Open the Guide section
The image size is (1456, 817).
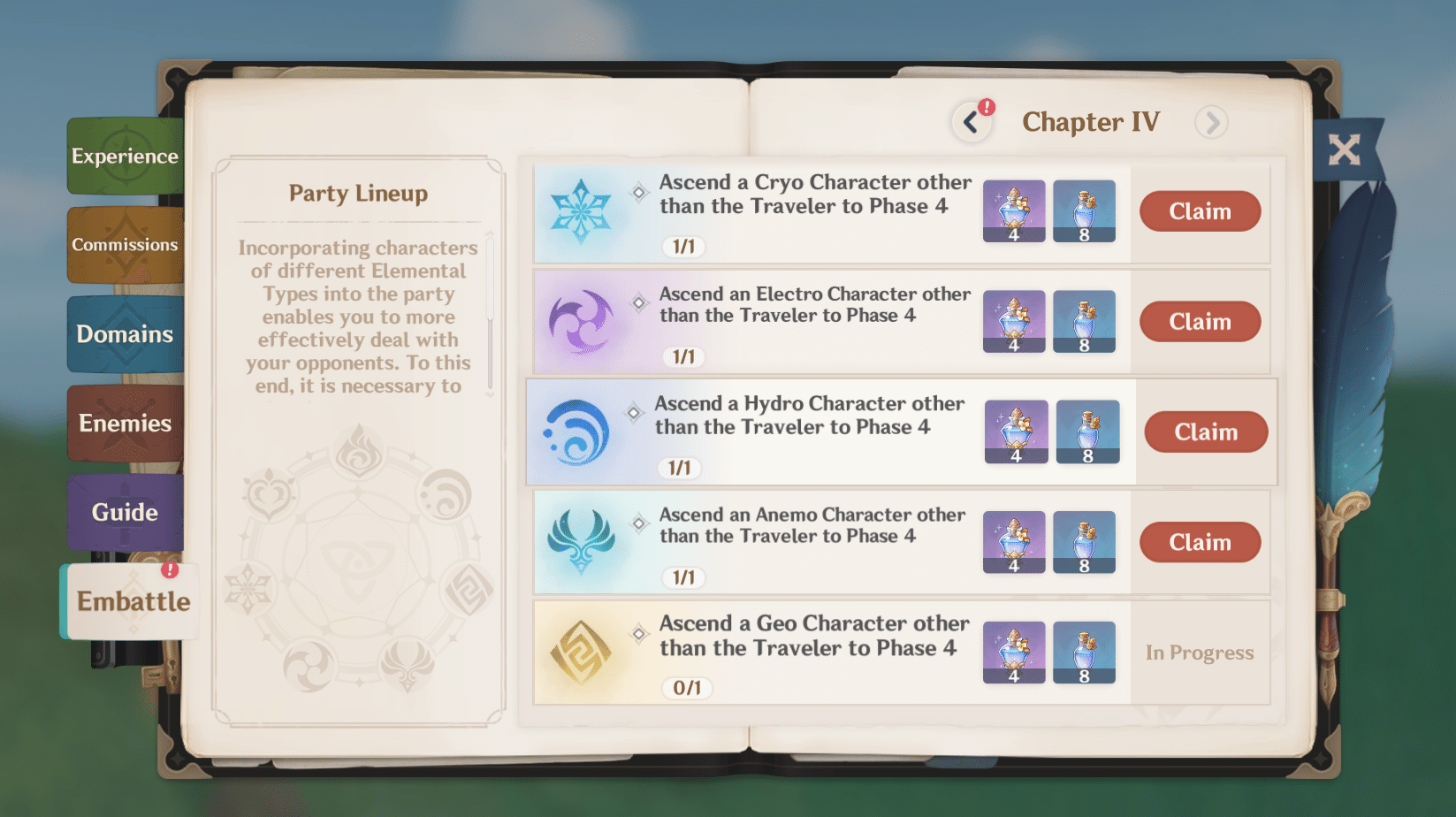124,511
